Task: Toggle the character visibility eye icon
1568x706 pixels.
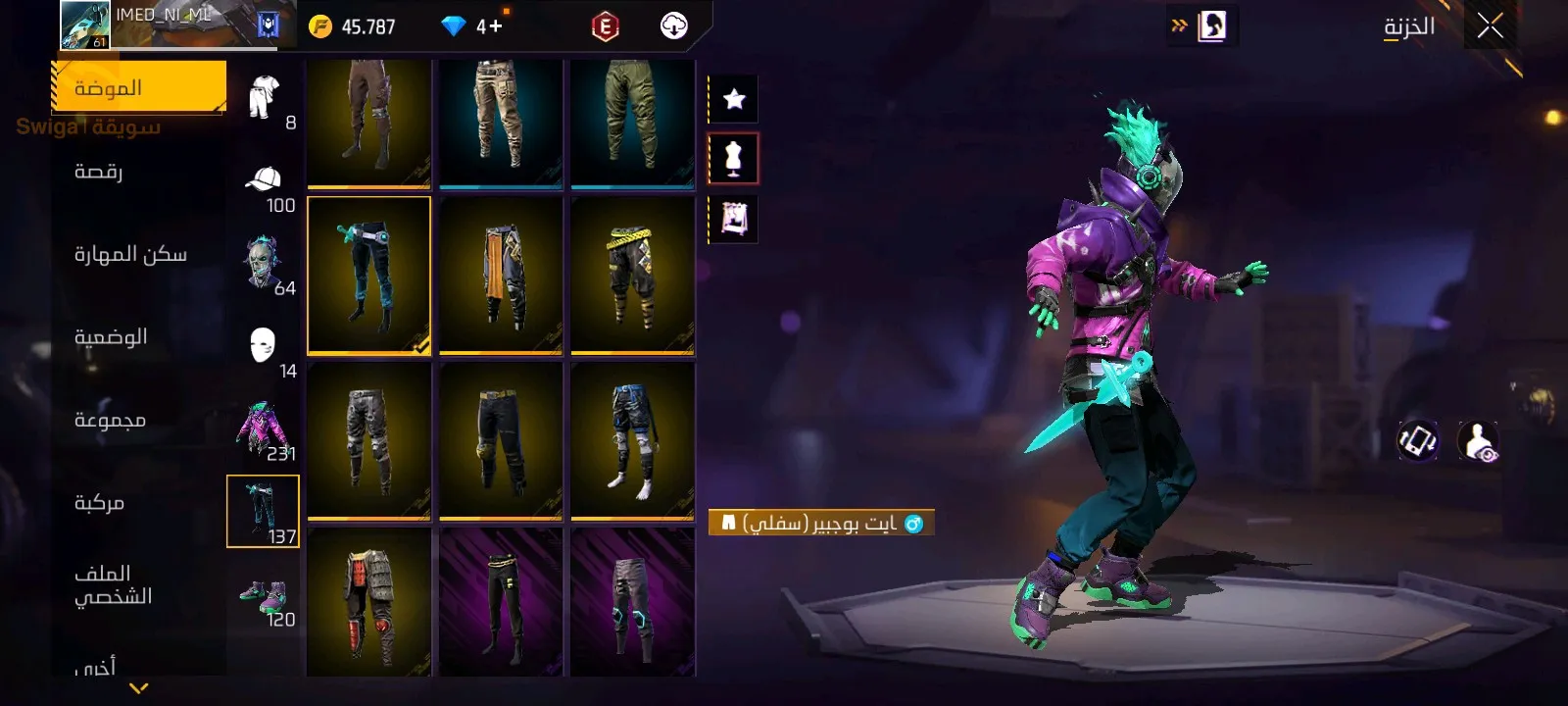Action: pos(1478,441)
